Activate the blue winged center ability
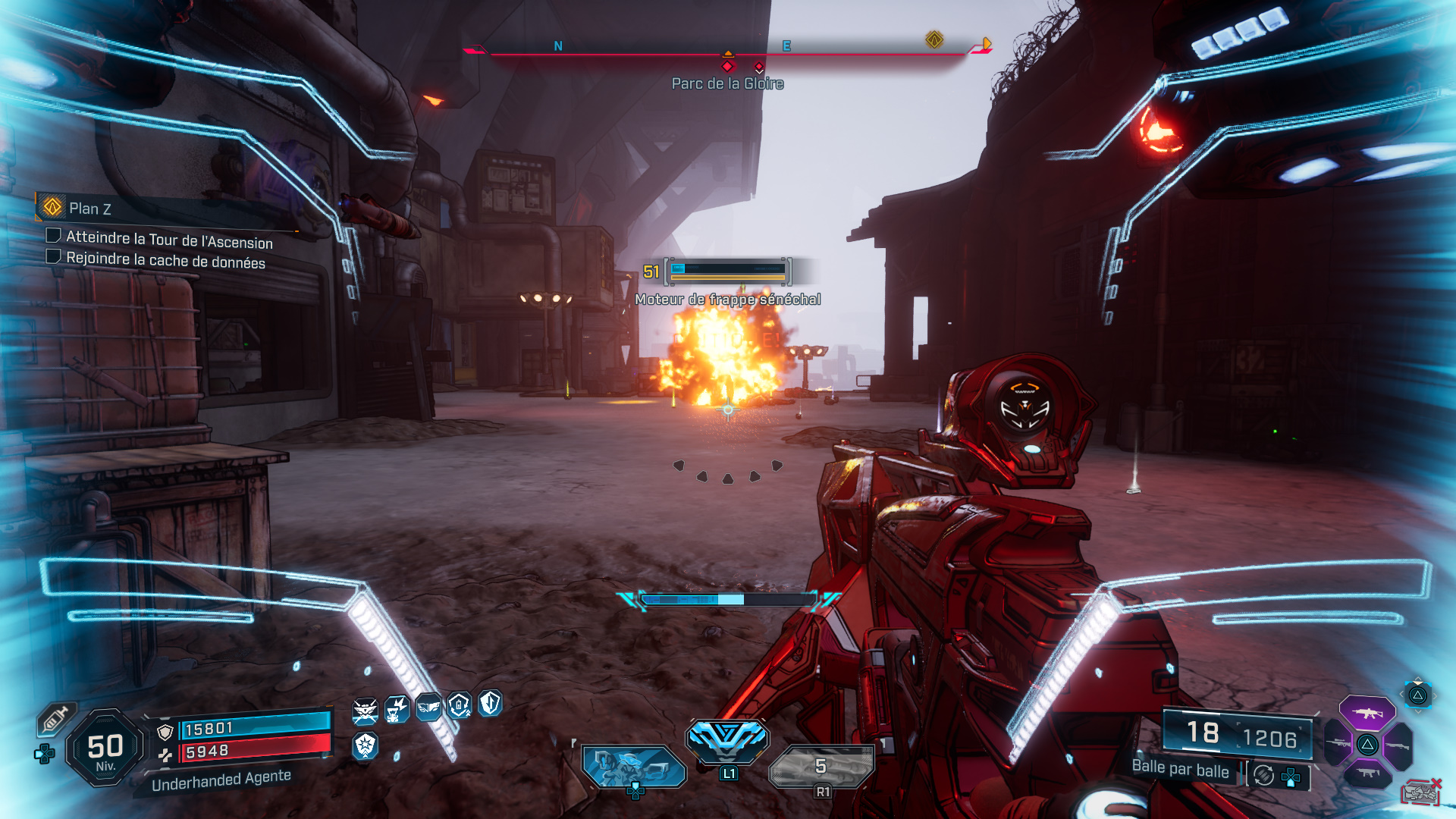Screen dimensions: 1456x819 pyautogui.click(x=727, y=738)
